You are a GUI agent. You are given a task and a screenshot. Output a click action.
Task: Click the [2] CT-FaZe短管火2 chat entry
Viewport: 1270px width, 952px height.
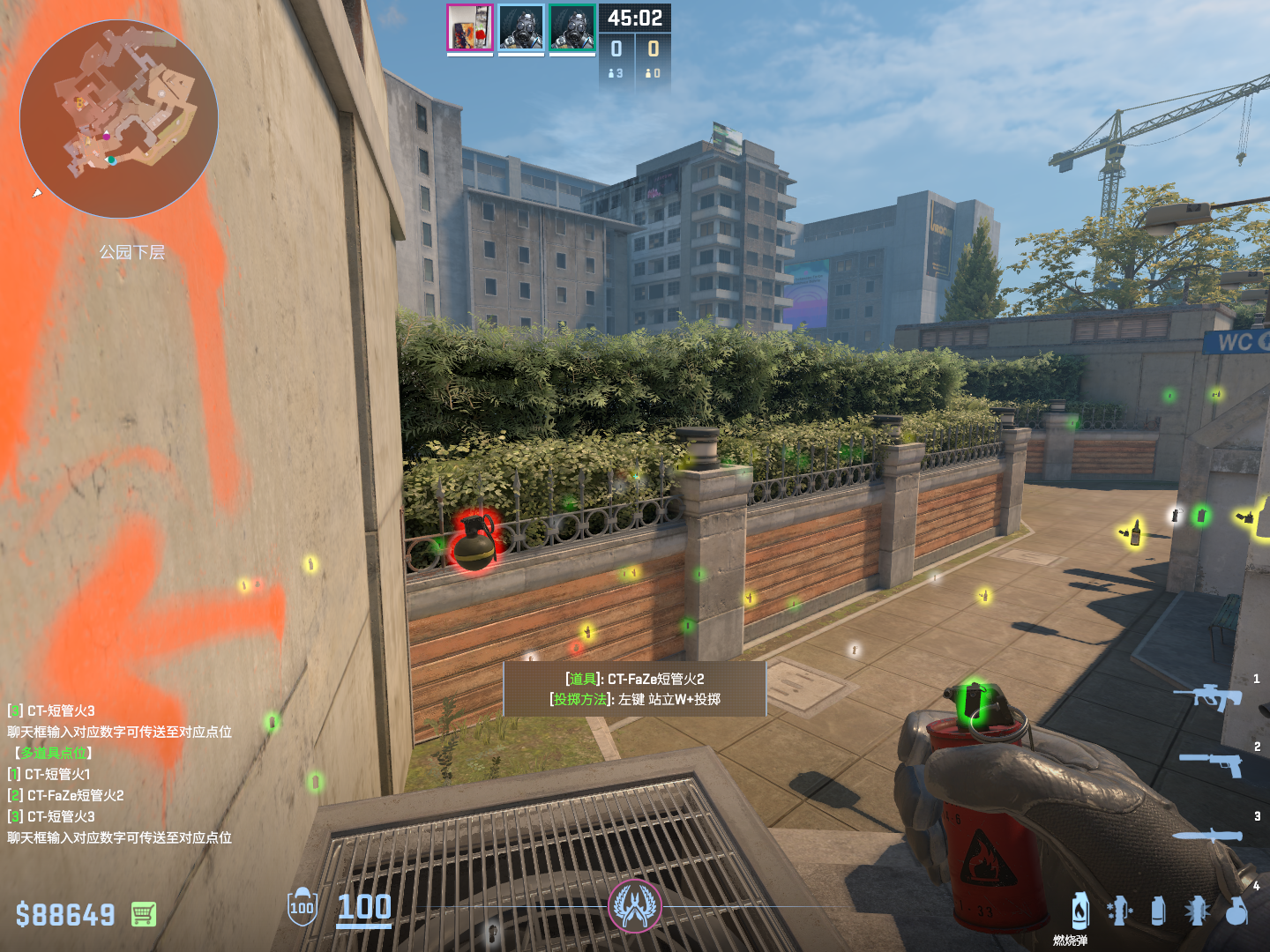click(x=66, y=795)
